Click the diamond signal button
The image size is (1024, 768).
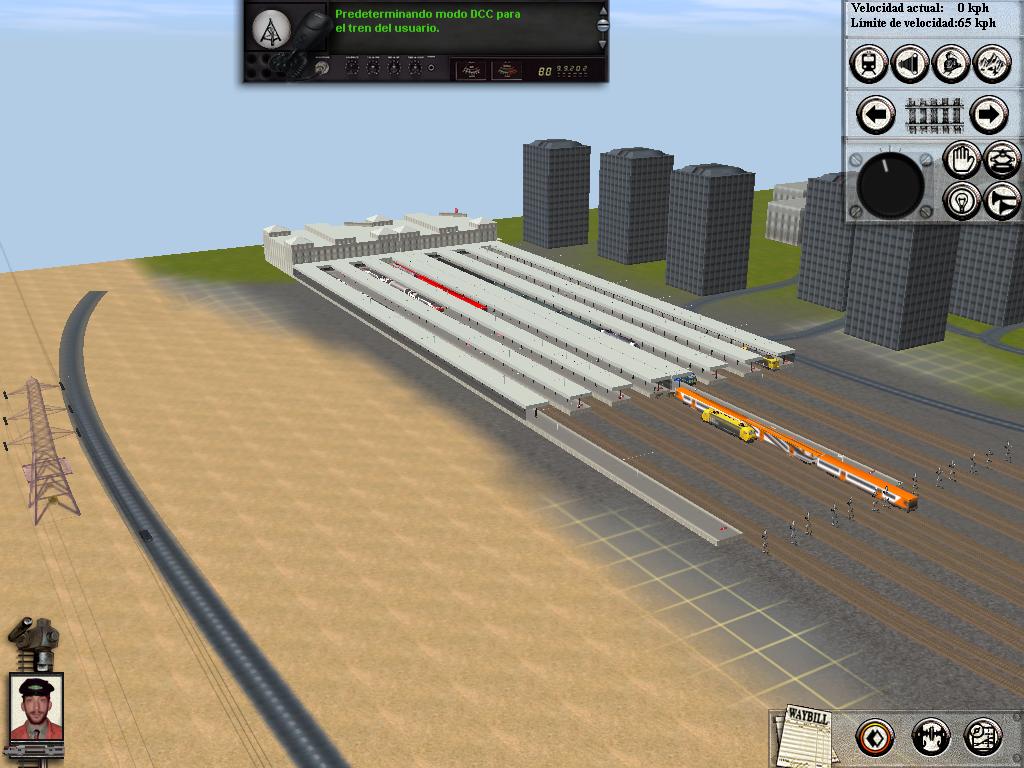pos(875,738)
